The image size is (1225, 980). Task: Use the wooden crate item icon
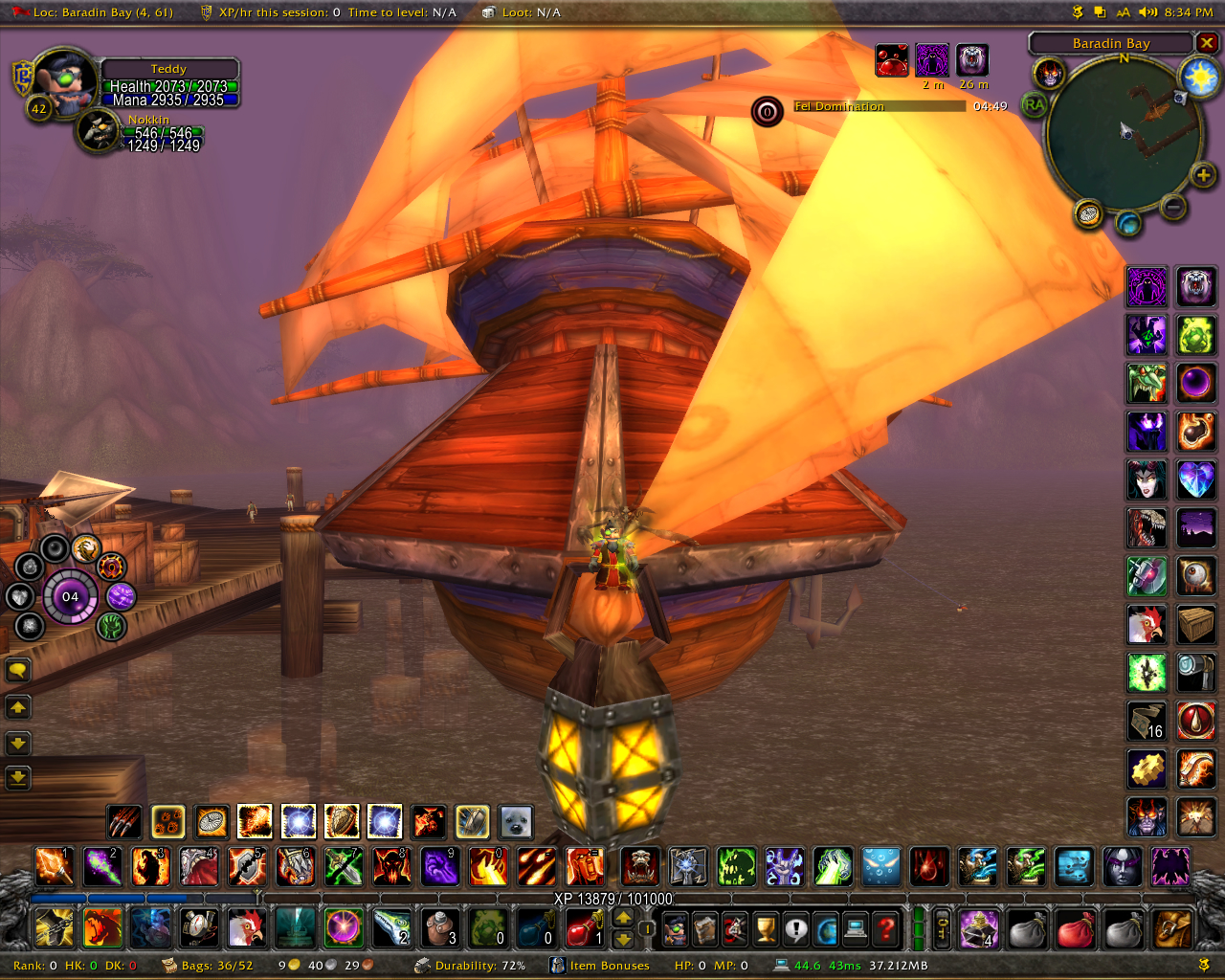(x=1195, y=624)
